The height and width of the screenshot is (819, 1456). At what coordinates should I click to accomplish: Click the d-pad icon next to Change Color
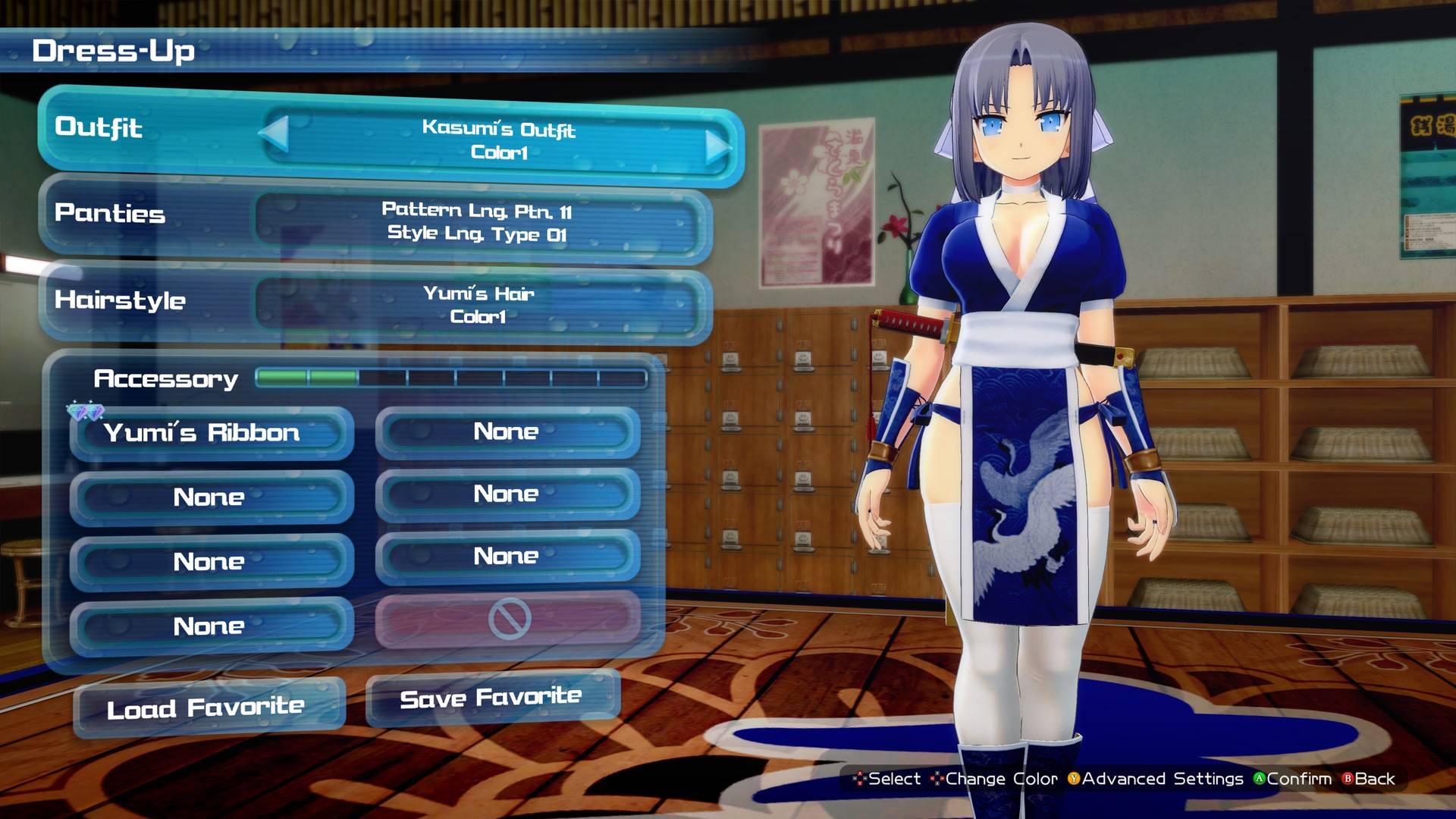(937, 779)
